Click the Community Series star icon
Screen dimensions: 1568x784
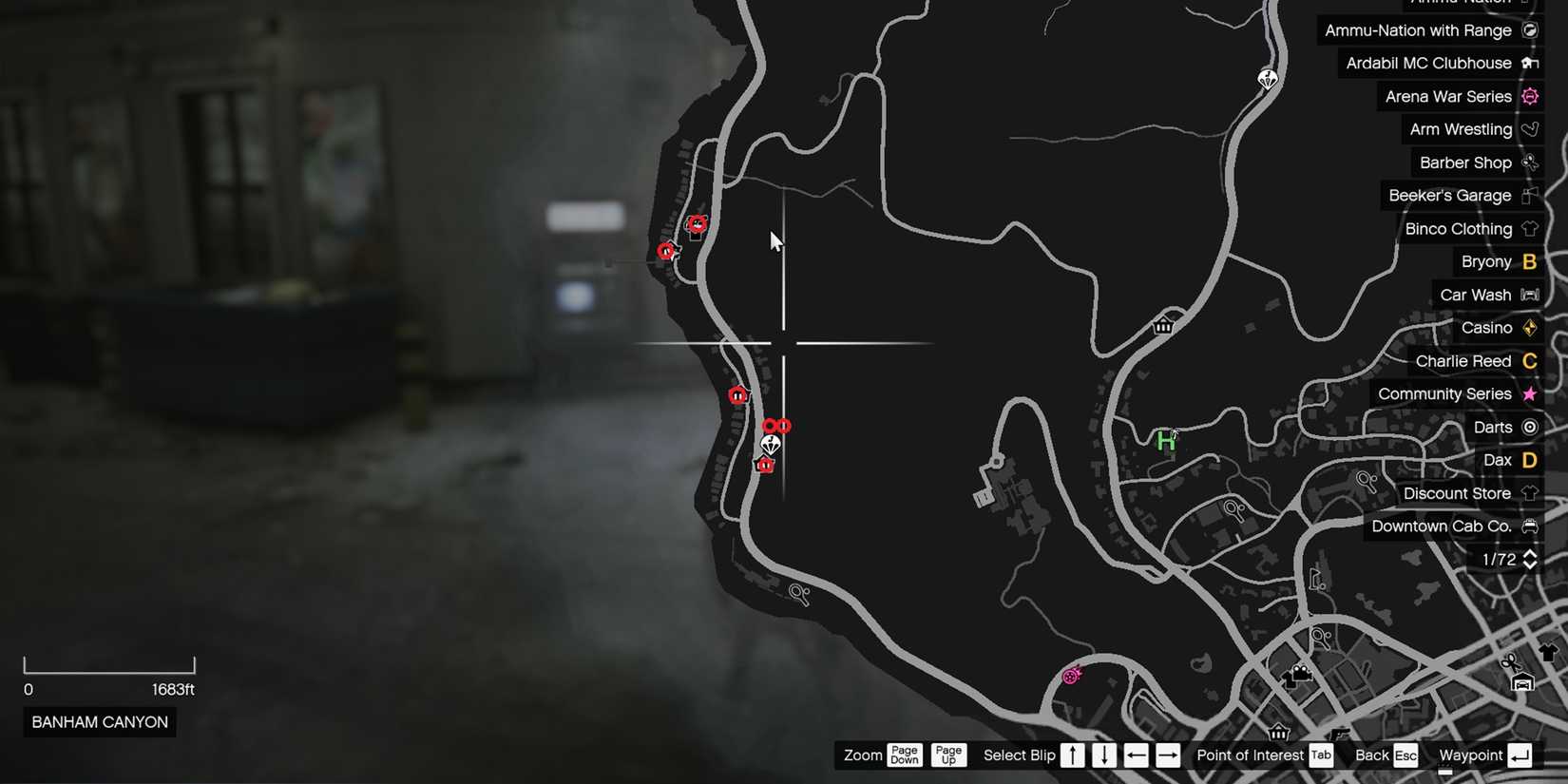click(x=1528, y=393)
